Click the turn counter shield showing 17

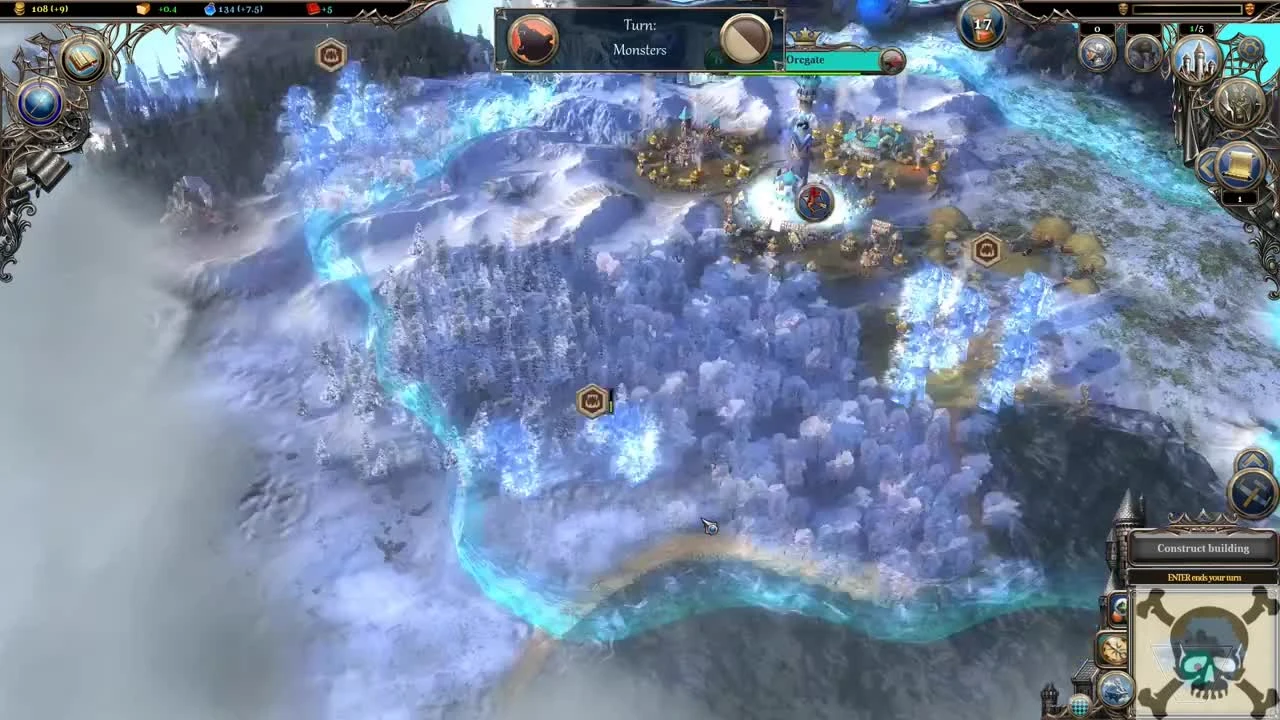pyautogui.click(x=981, y=27)
